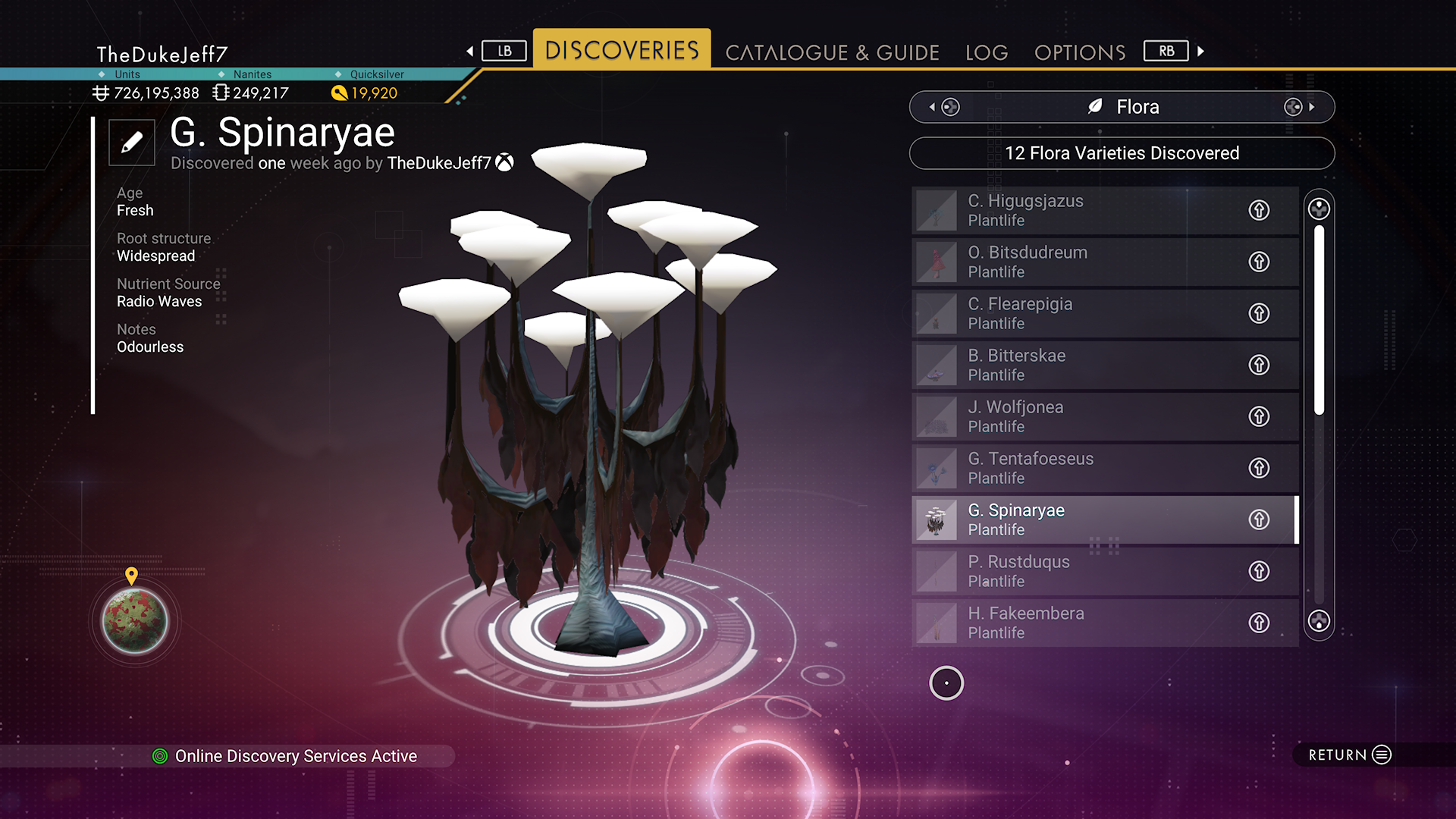Image resolution: width=1456 pixels, height=819 pixels.
Task: Click the planet icon with the marker
Action: (135, 621)
